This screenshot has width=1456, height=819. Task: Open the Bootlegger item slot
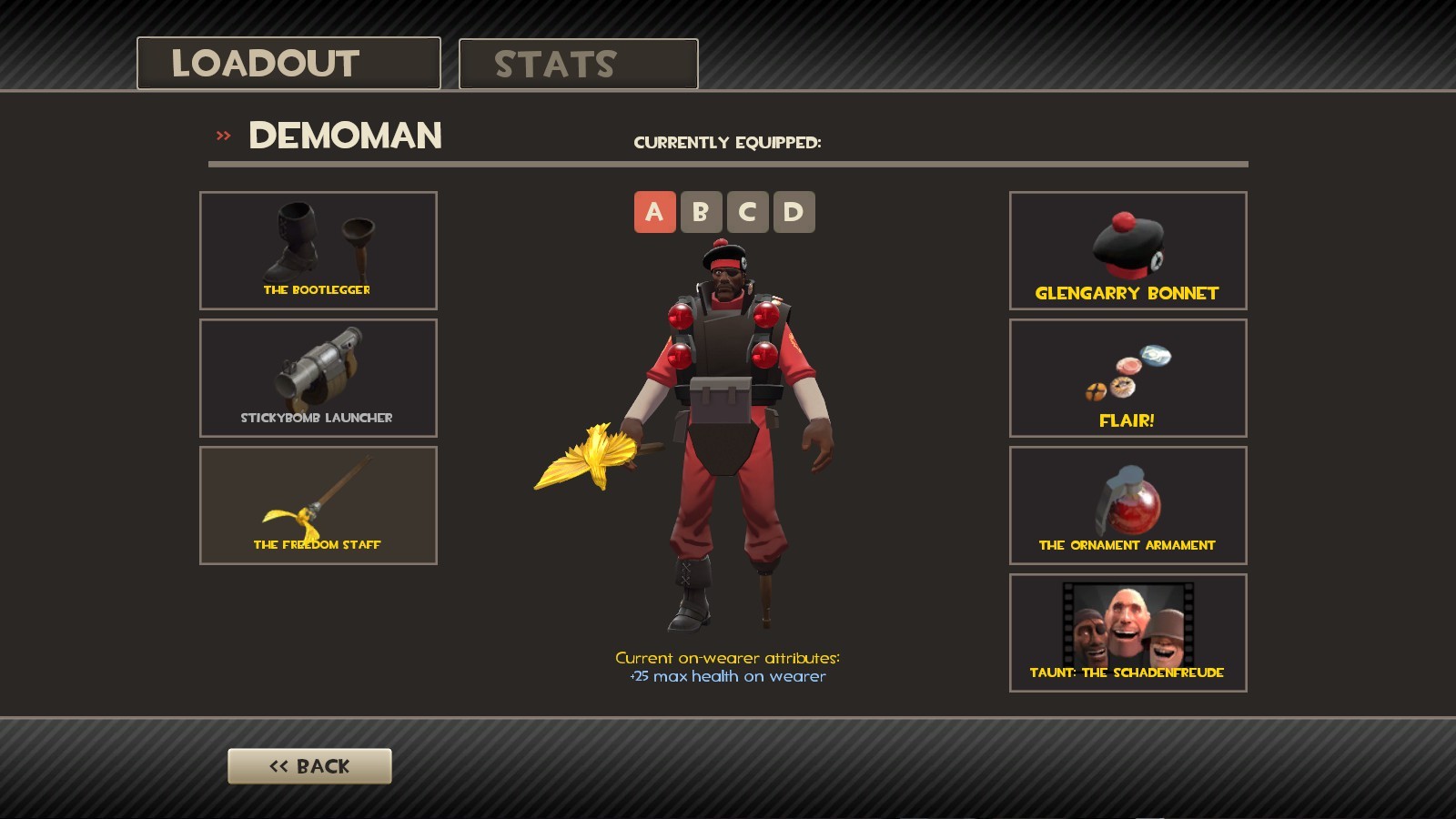[318, 249]
